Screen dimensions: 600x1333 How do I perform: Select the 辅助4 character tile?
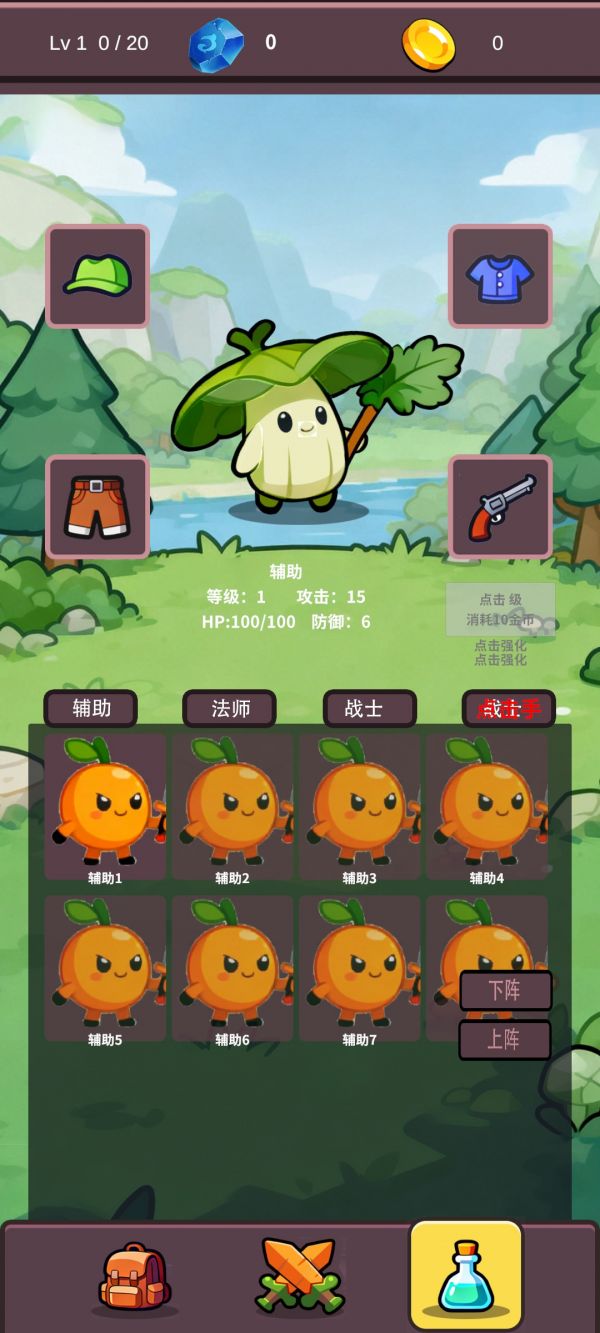click(487, 807)
